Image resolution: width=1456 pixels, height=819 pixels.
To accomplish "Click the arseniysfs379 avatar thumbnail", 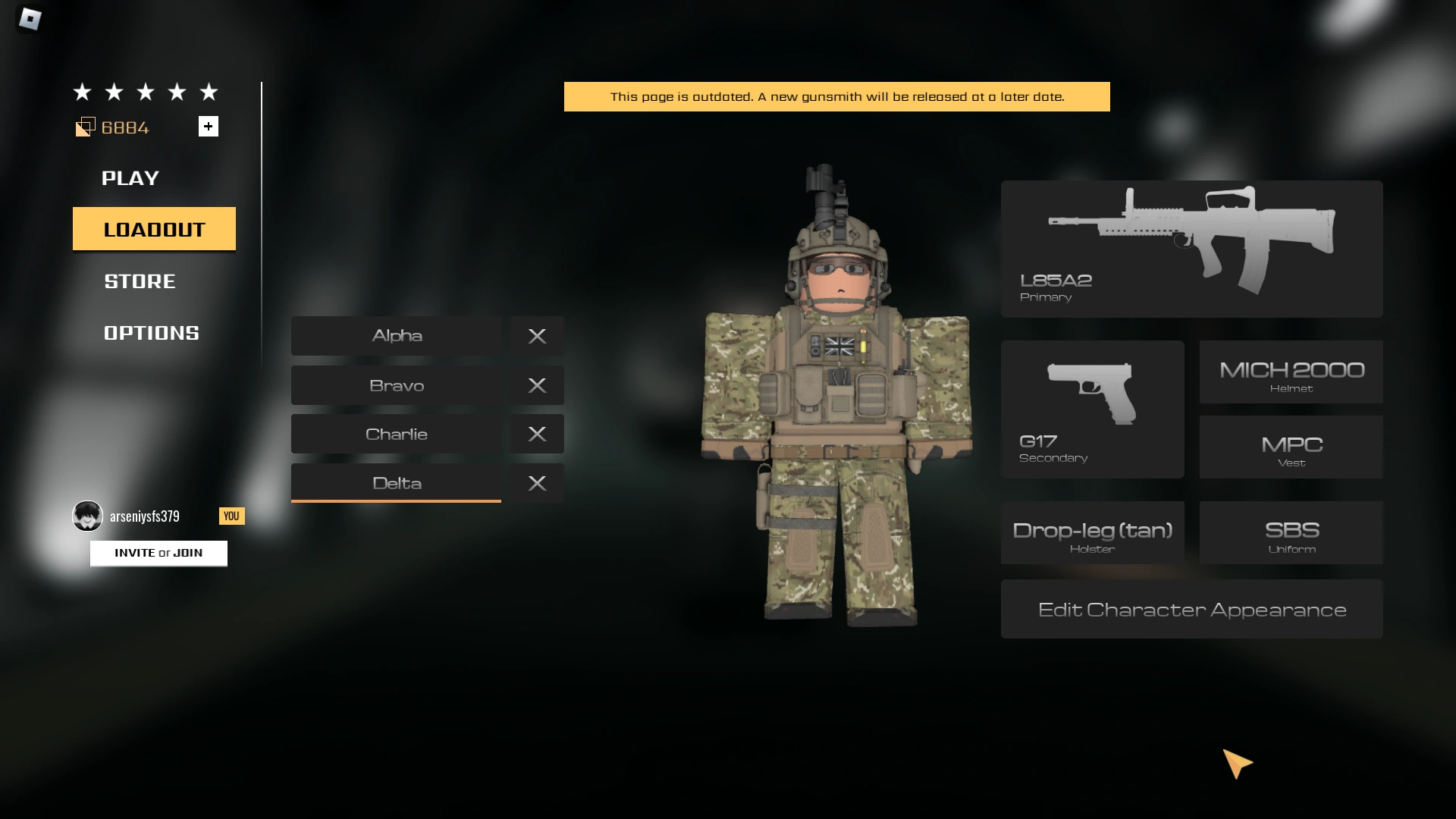I will tap(87, 516).
